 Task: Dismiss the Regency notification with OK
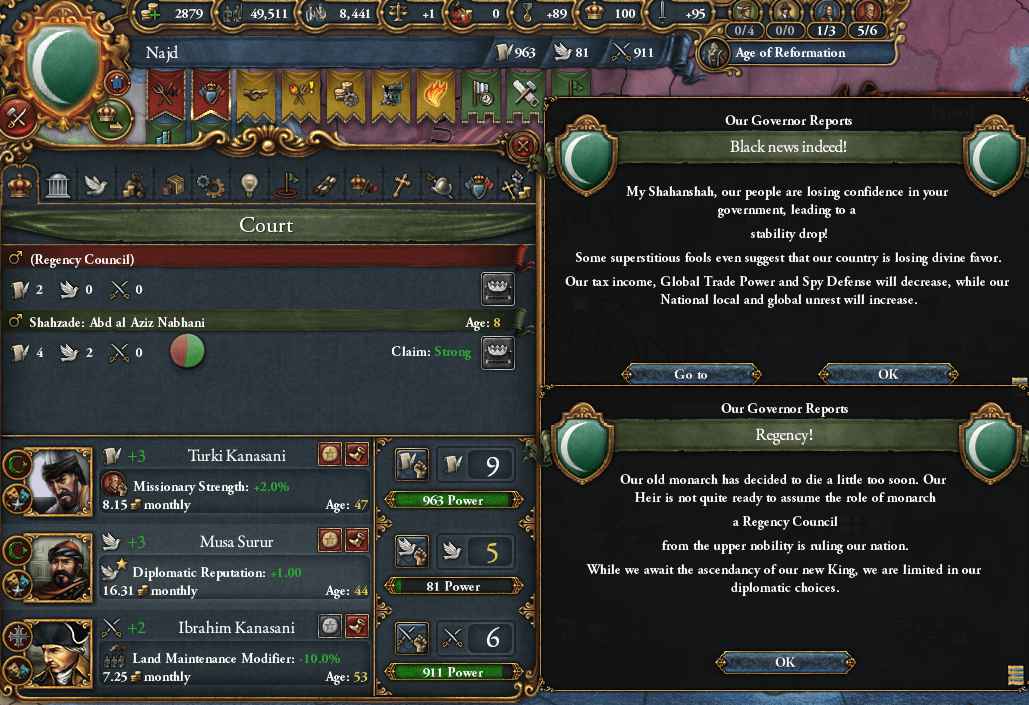pyautogui.click(x=785, y=662)
